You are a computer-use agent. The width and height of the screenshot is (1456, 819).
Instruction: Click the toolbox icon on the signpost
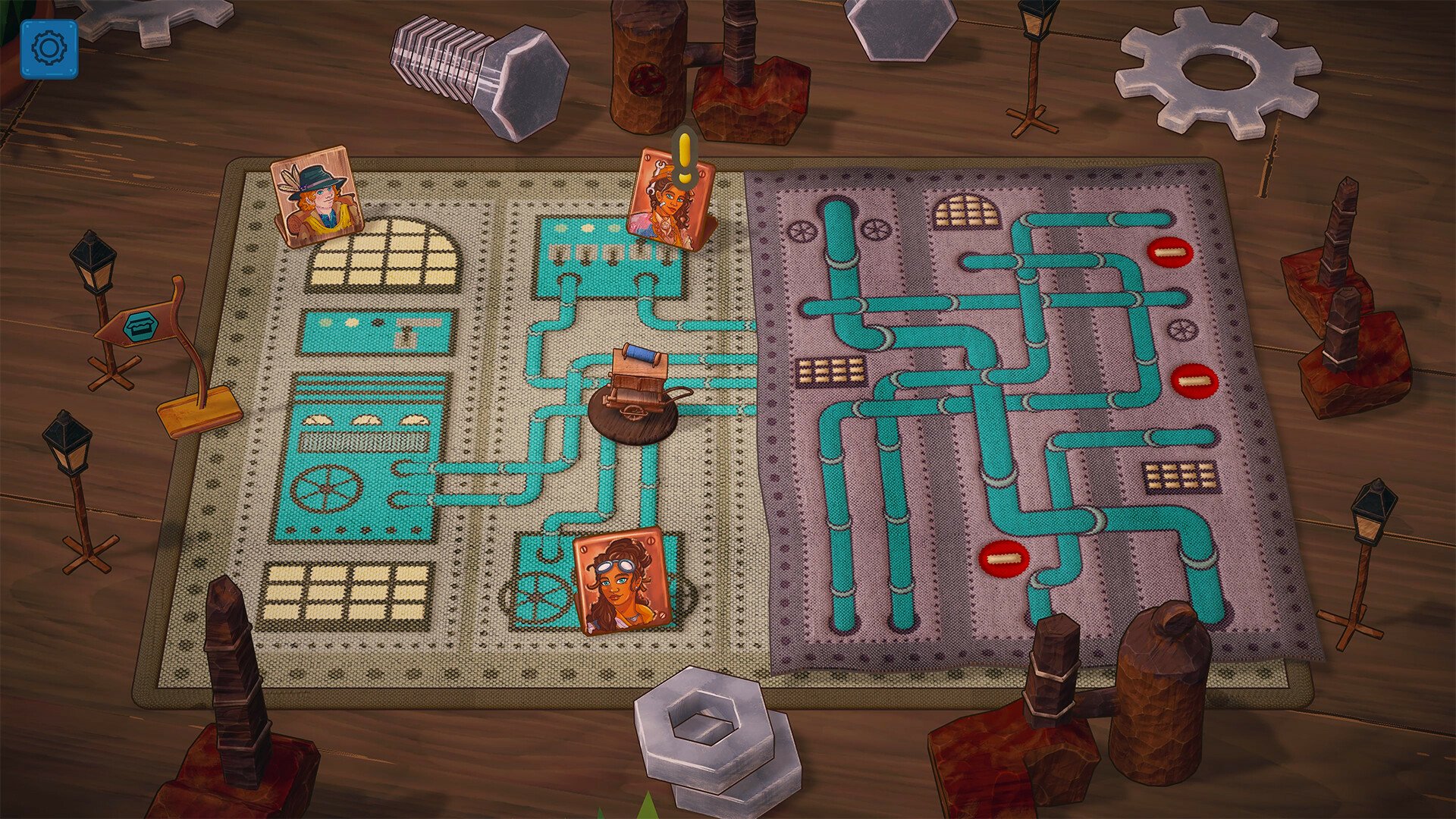[x=141, y=325]
